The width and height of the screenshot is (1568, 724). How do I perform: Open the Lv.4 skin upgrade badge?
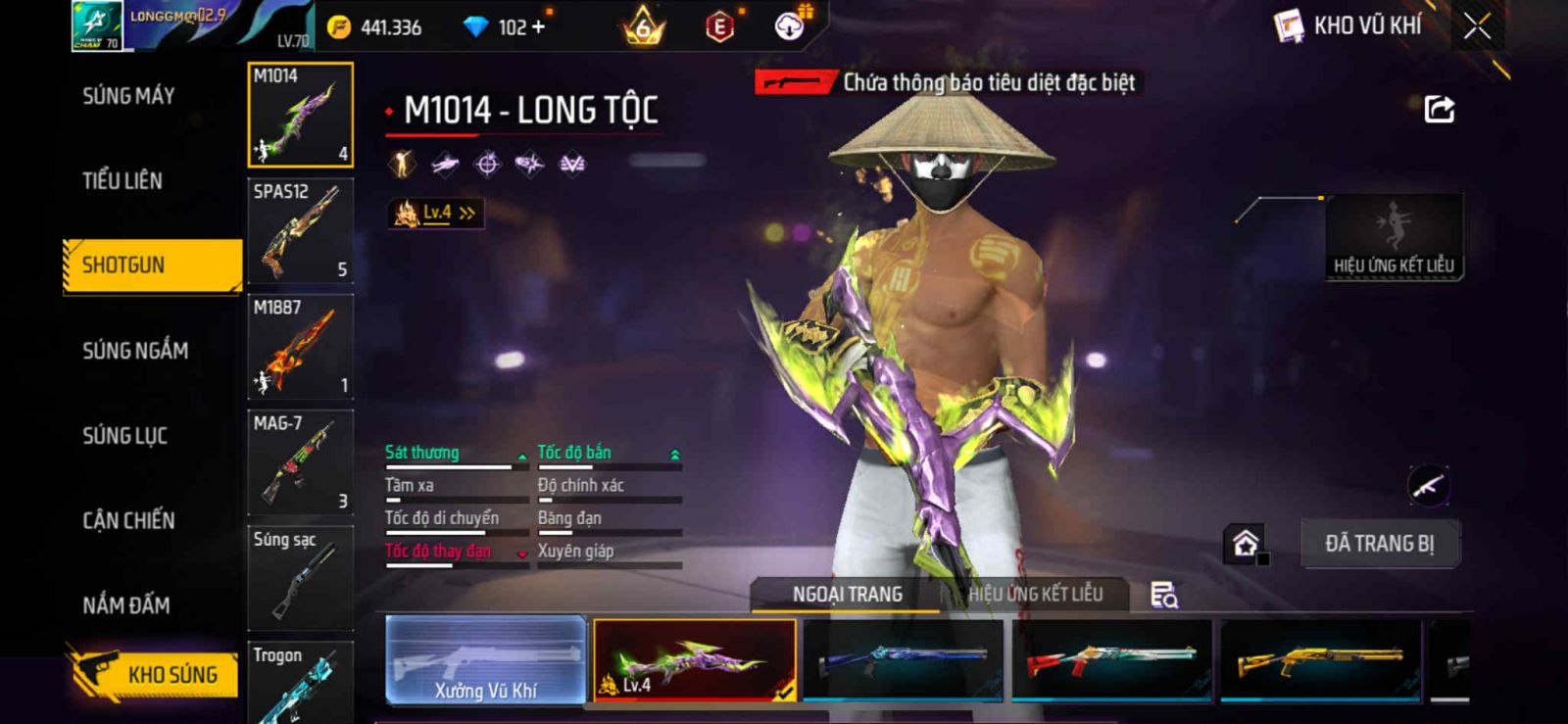(436, 213)
